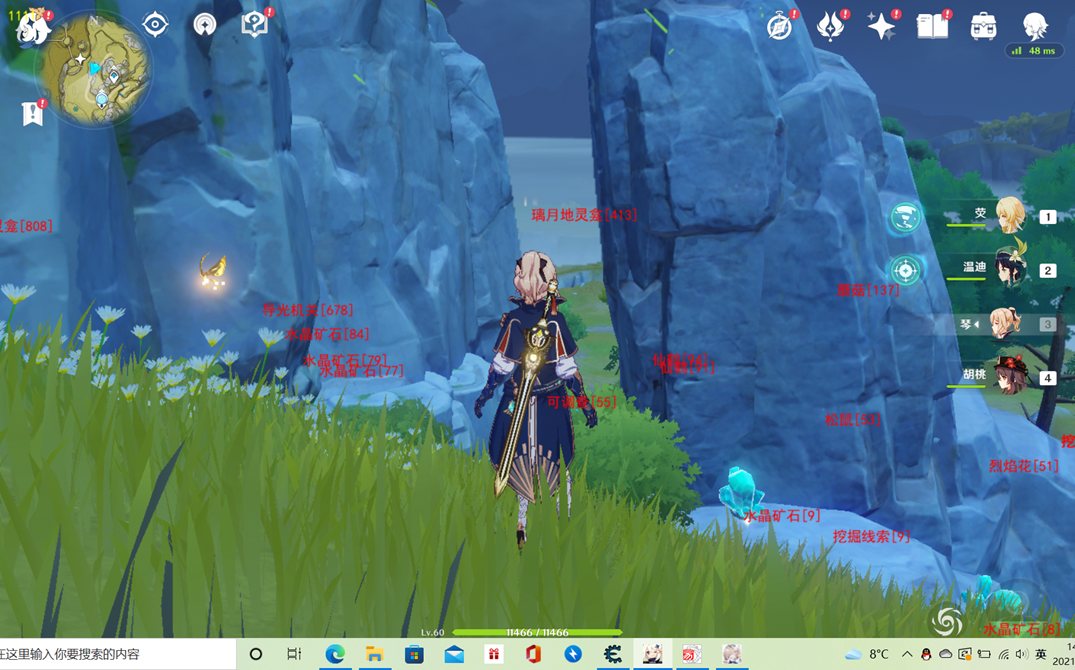Click the Windows taskbar search box
This screenshot has height=670, width=1075.
[x=117, y=654]
